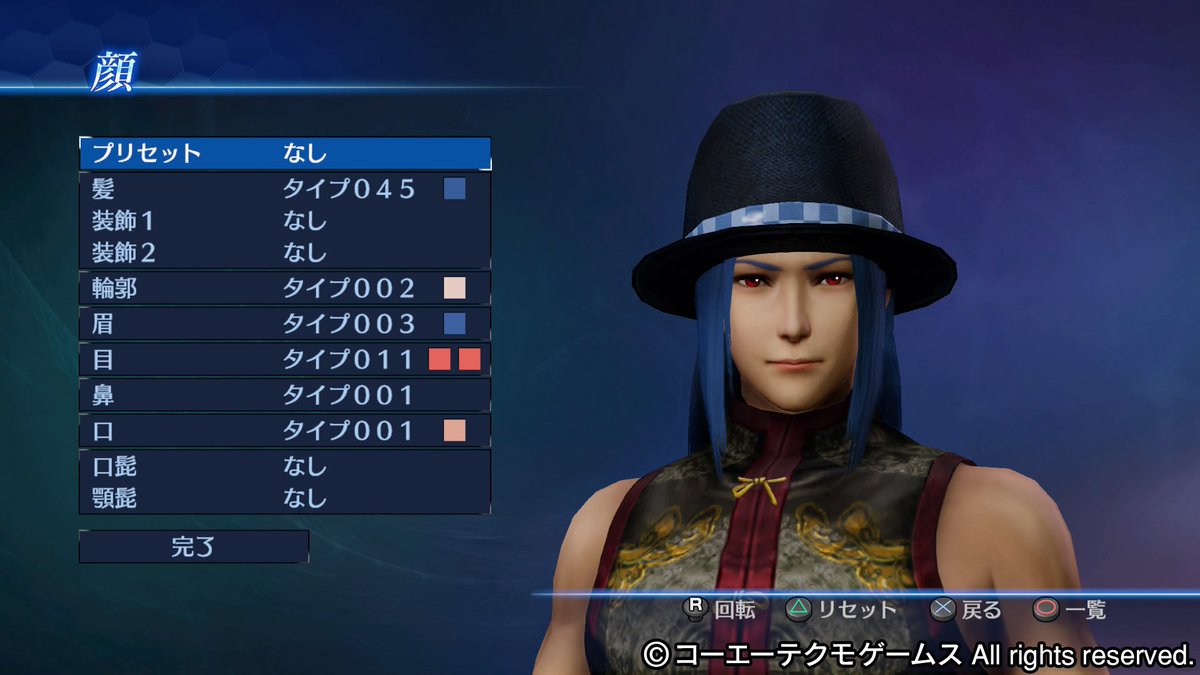Viewport: 1200px width, 675px height.
Task: Choose the 鼻 nose type row
Action: coord(285,396)
